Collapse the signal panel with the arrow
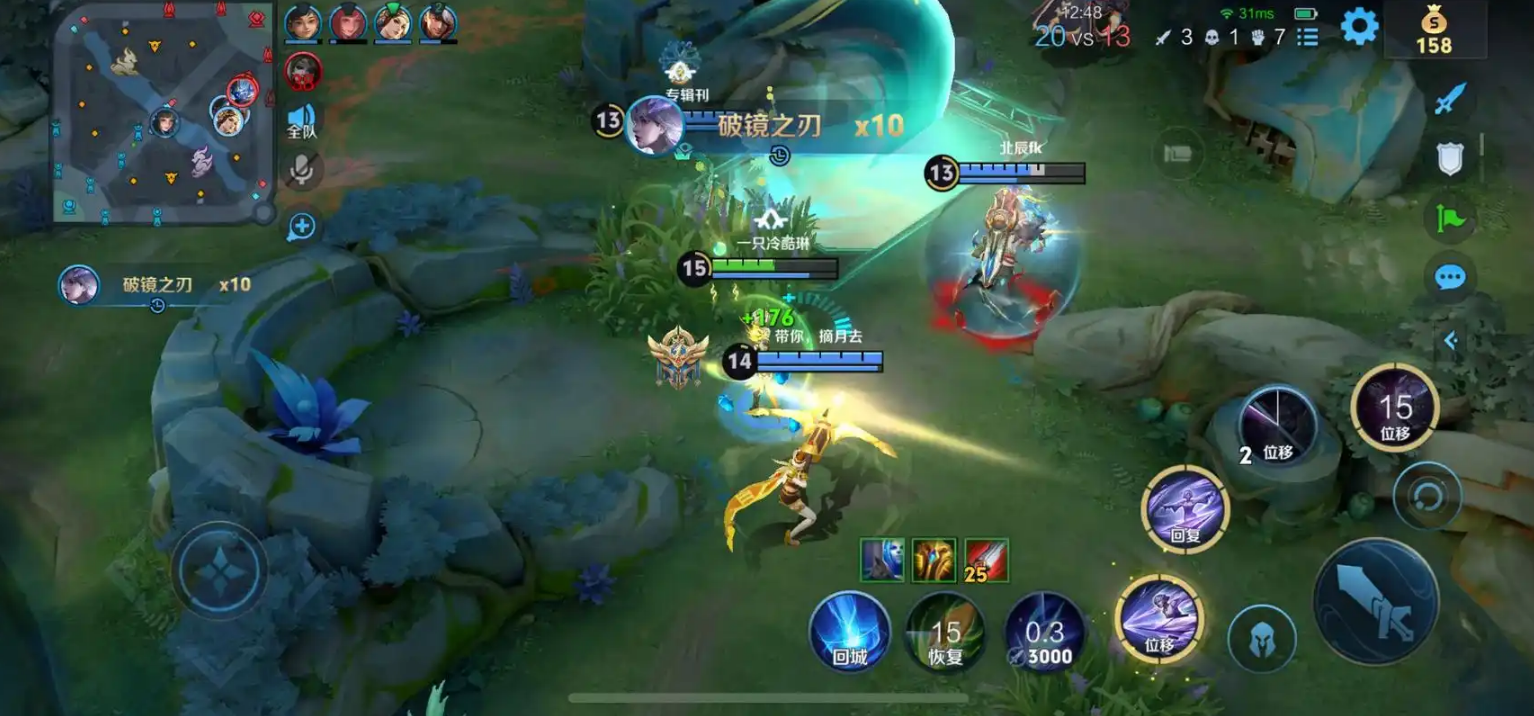 click(x=1450, y=341)
